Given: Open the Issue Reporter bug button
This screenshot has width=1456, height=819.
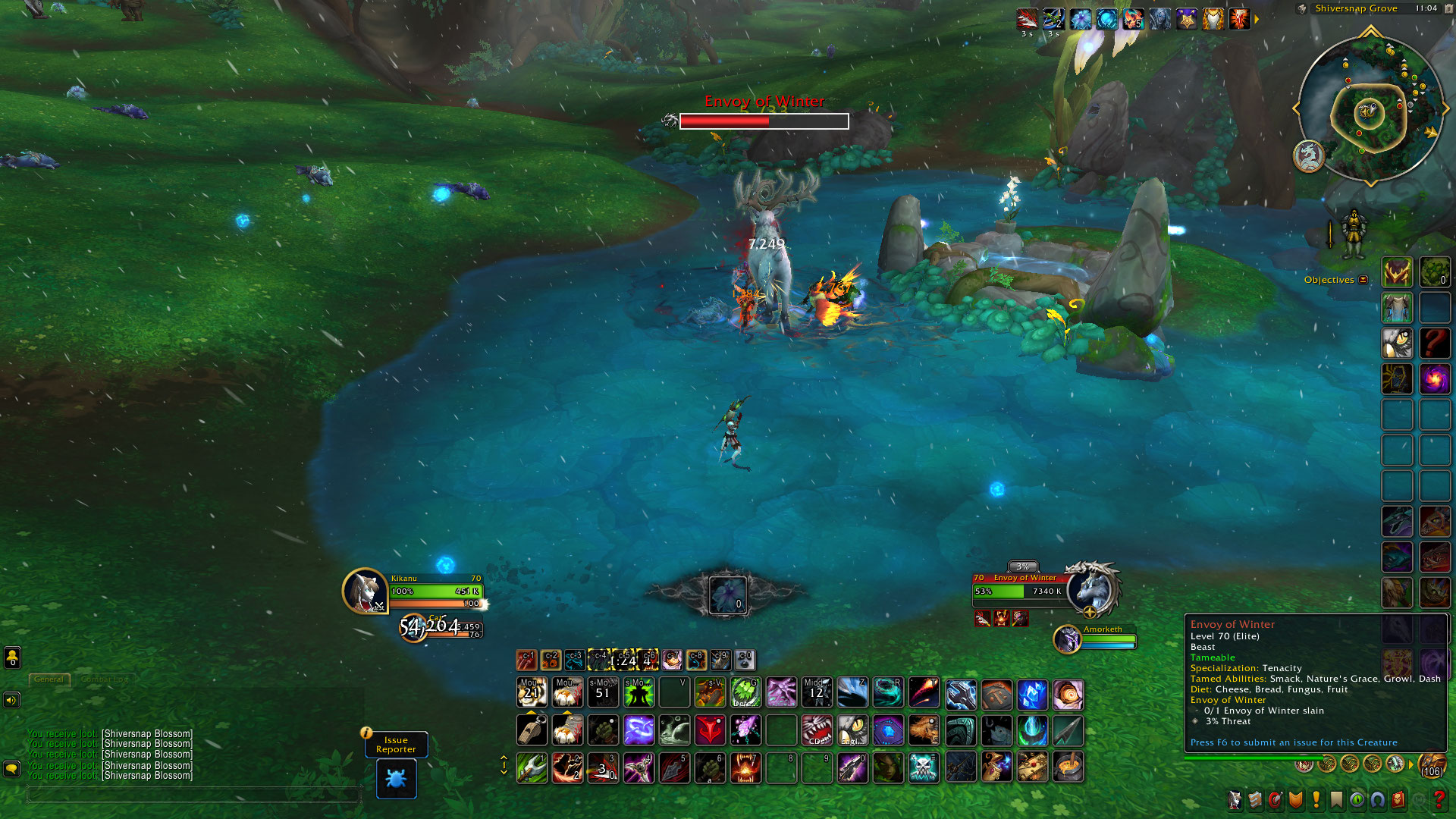Looking at the screenshot, I should (396, 779).
